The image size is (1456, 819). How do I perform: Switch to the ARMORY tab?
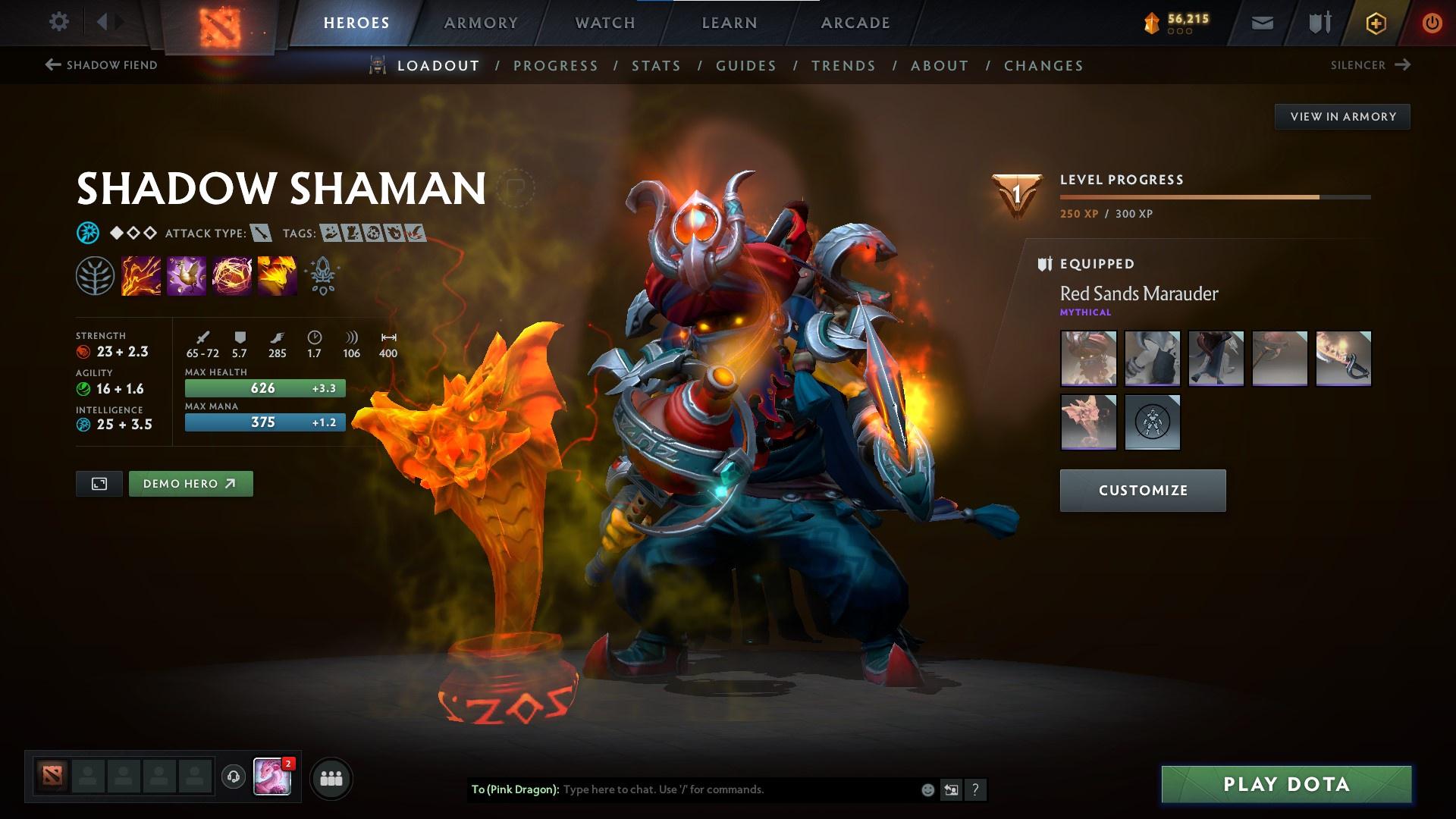pos(481,22)
